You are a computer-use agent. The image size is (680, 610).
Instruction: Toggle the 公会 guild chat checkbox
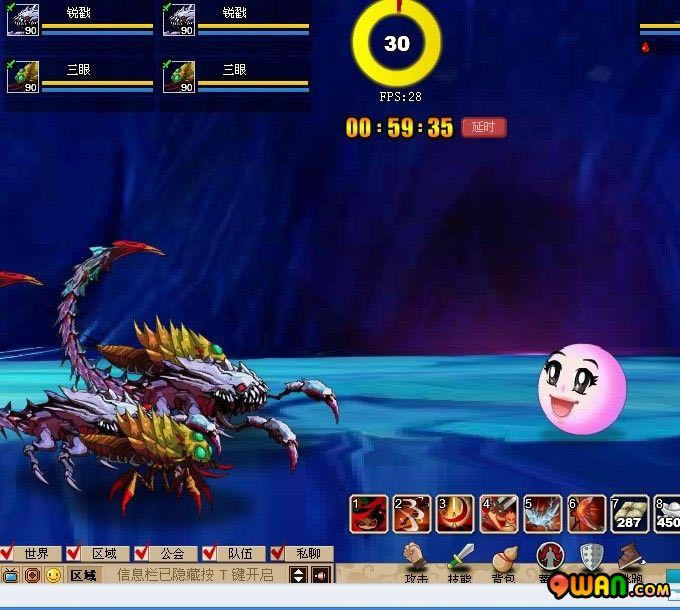(x=142, y=553)
